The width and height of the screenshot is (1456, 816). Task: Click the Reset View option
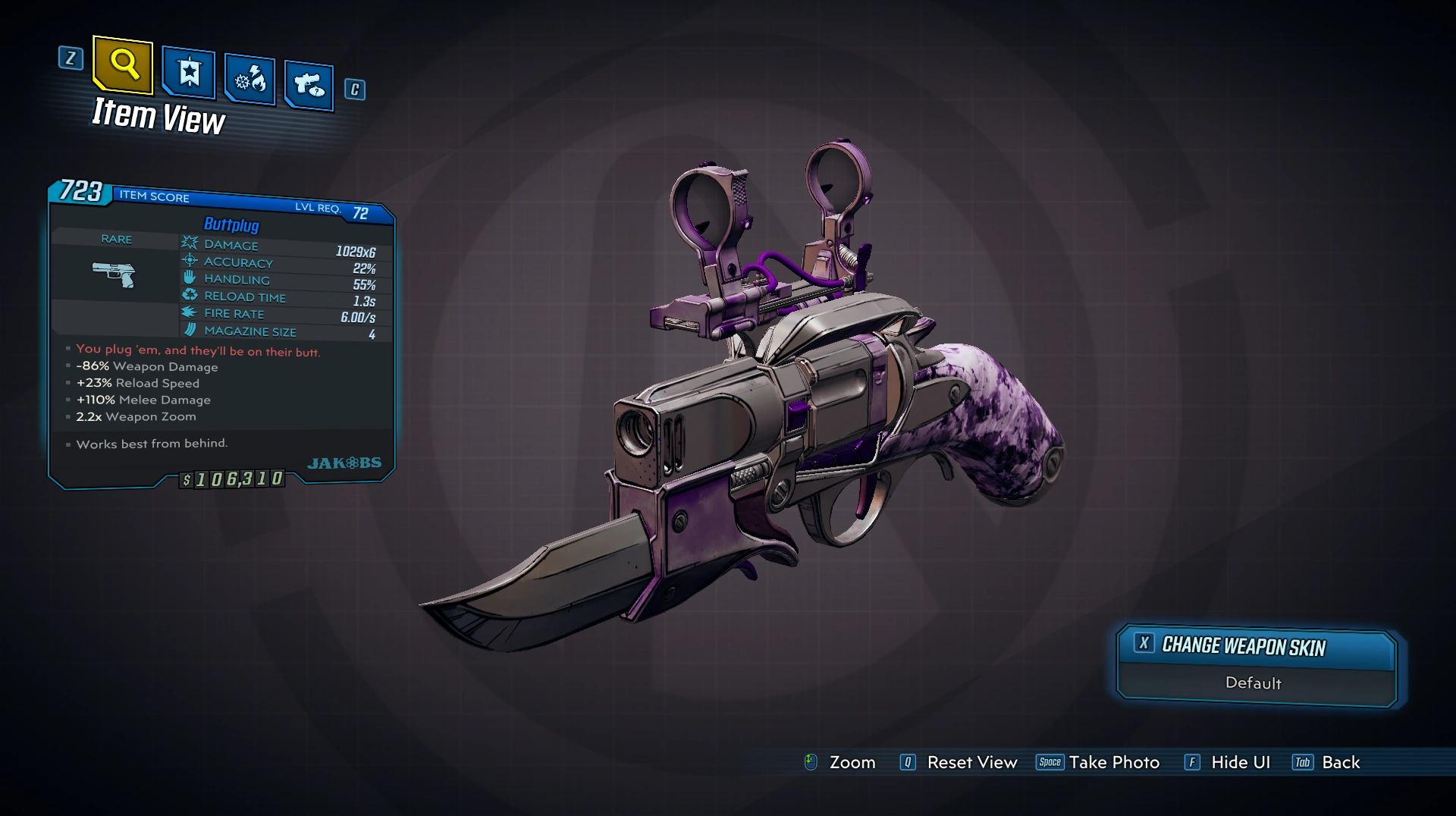(x=971, y=763)
